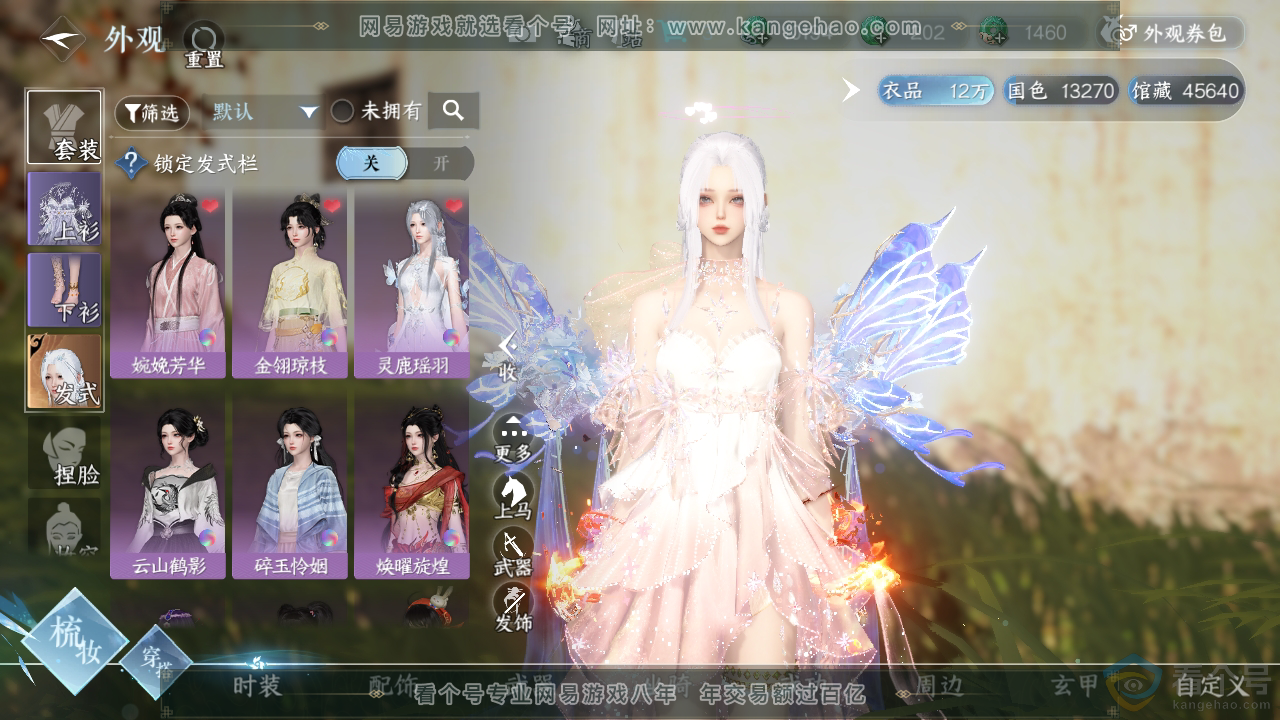Reset the outfit with the 重置 button
Screen dimensions: 1280x720
click(x=203, y=42)
